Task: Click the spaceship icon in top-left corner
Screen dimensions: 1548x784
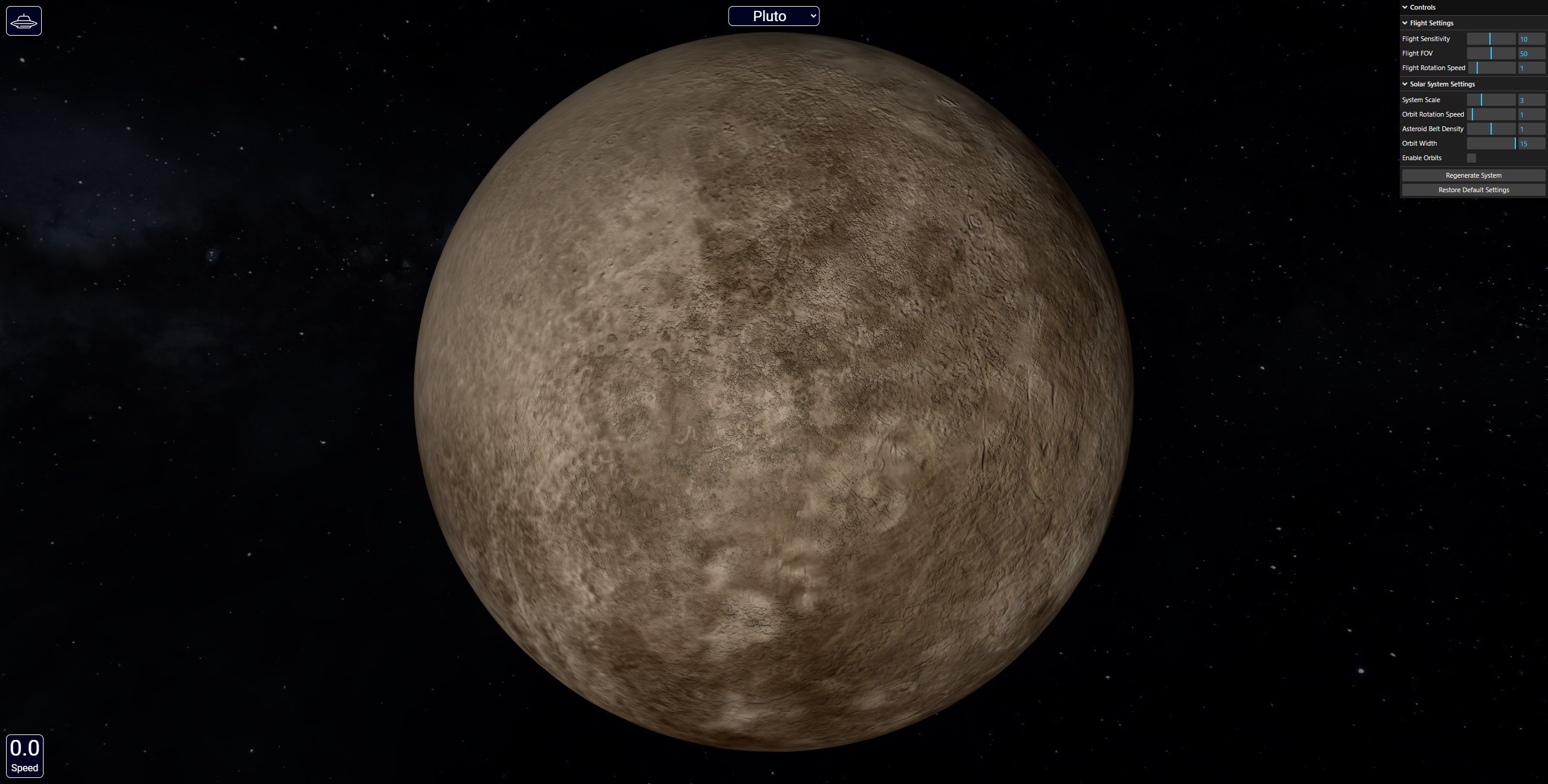Action: 24,21
